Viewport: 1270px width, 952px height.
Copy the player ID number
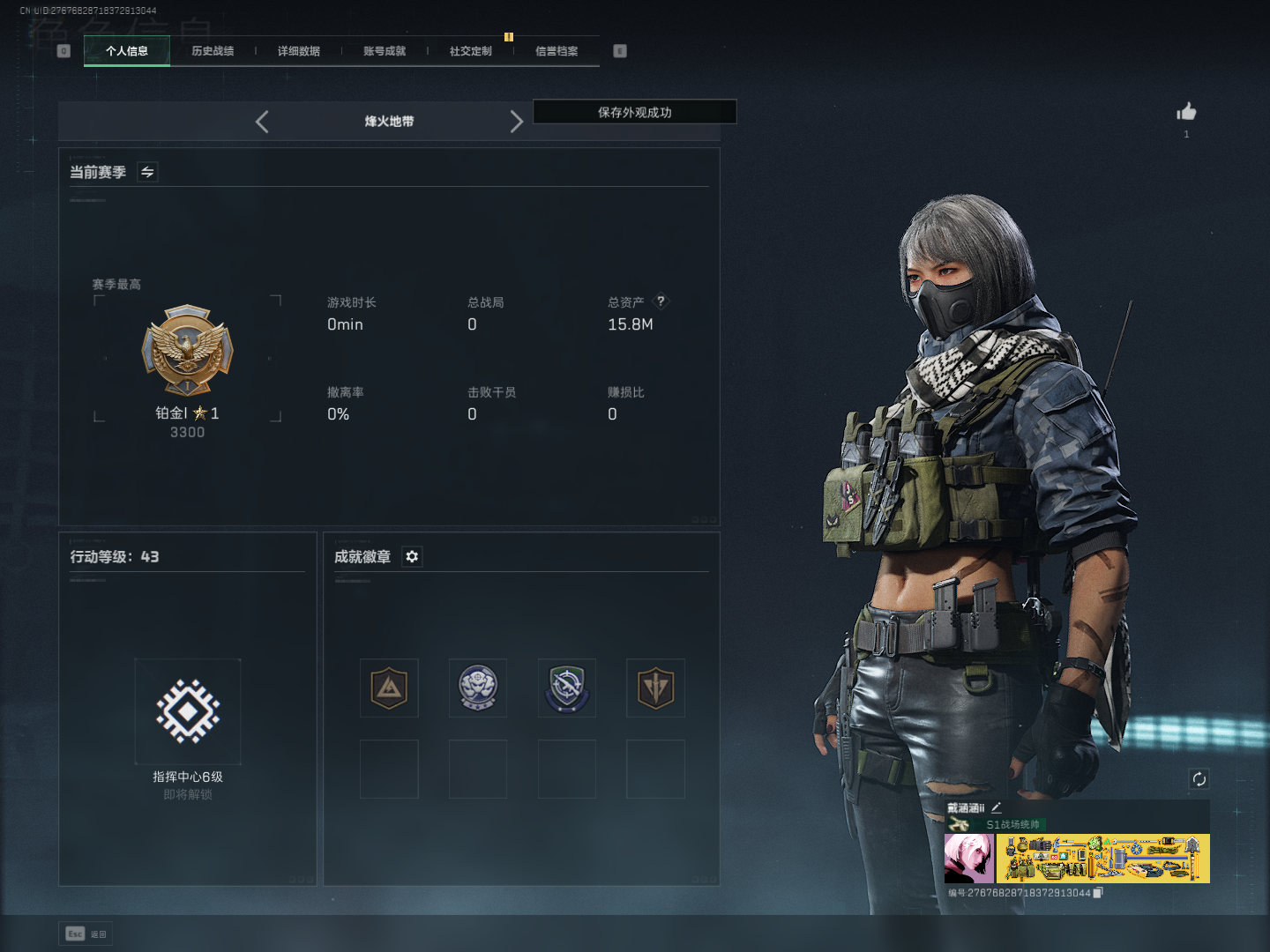point(1098,893)
